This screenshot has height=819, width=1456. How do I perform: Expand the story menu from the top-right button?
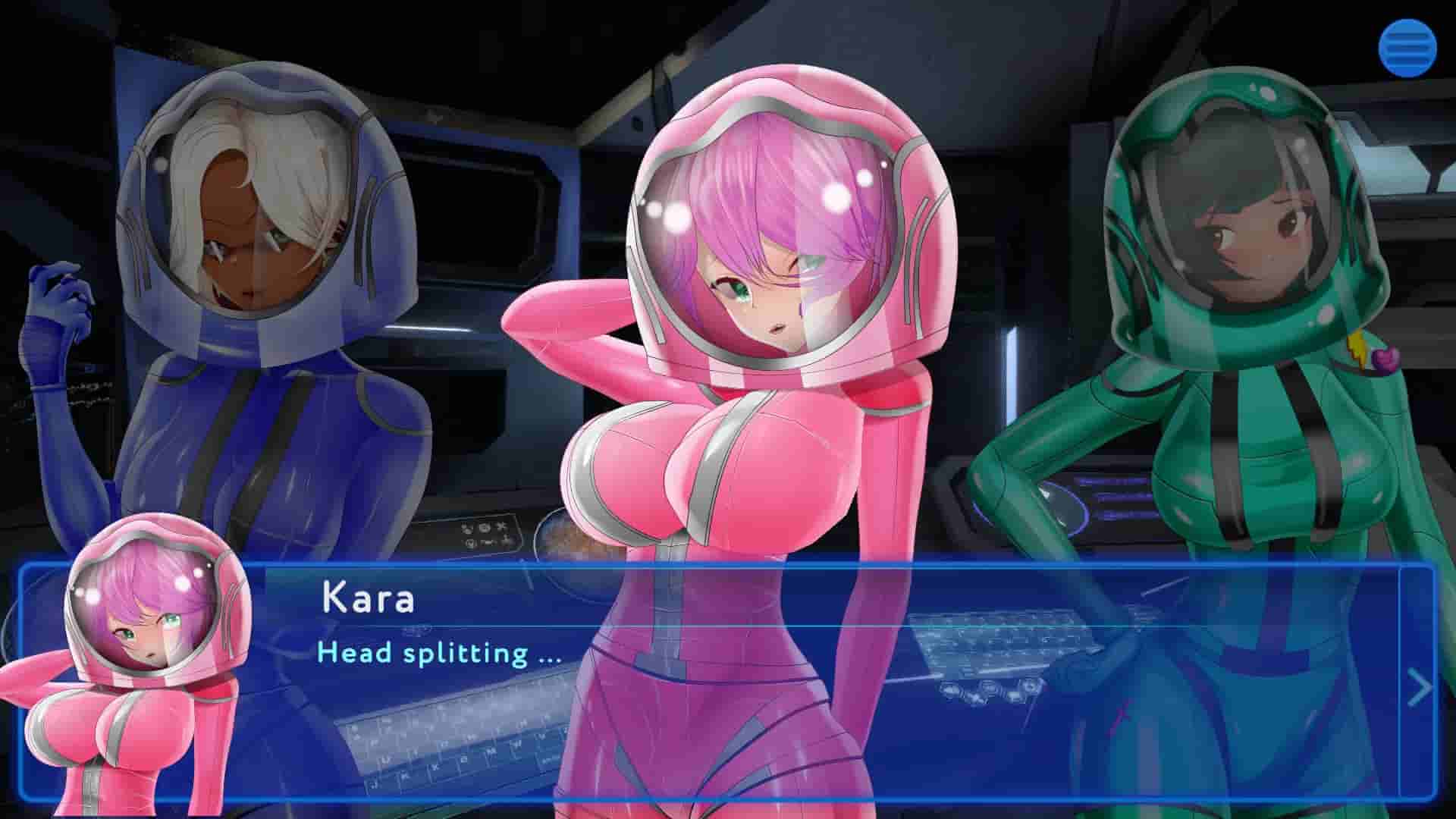pos(1409,48)
